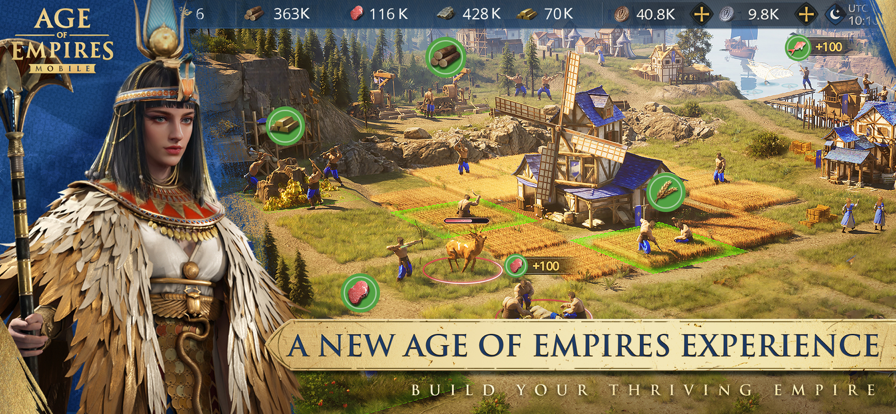The height and width of the screenshot is (414, 896).
Task: Collect the wood logs resource bubble
Action: (445, 57)
